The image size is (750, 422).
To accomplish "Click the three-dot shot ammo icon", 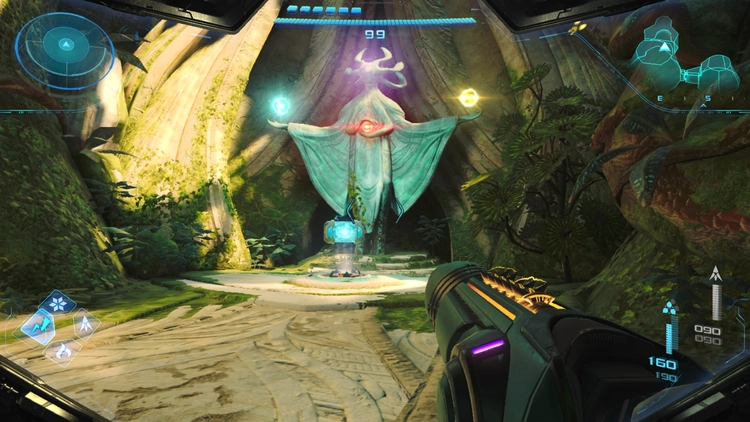I will 672,309.
